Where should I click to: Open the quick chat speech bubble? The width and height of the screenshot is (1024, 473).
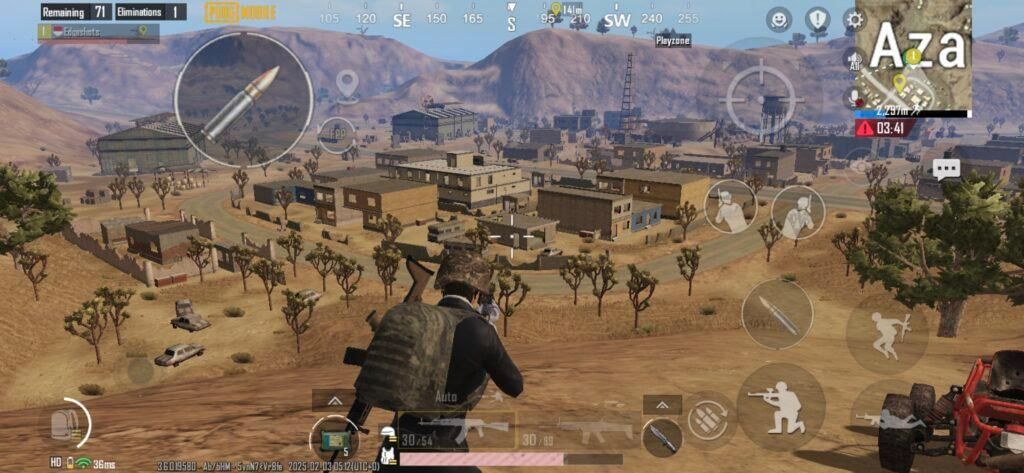tap(946, 168)
